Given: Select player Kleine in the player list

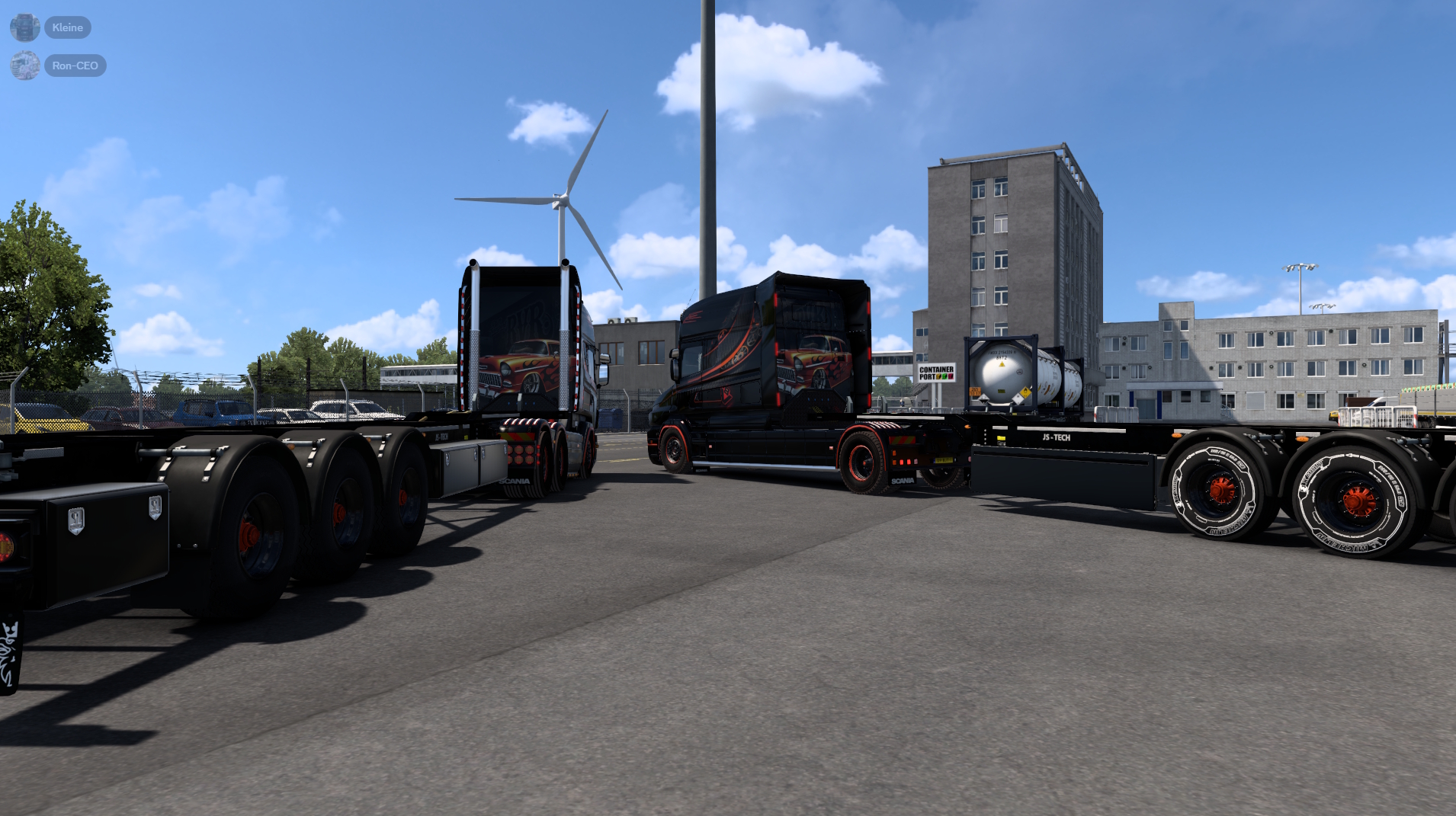Looking at the screenshot, I should [68, 27].
